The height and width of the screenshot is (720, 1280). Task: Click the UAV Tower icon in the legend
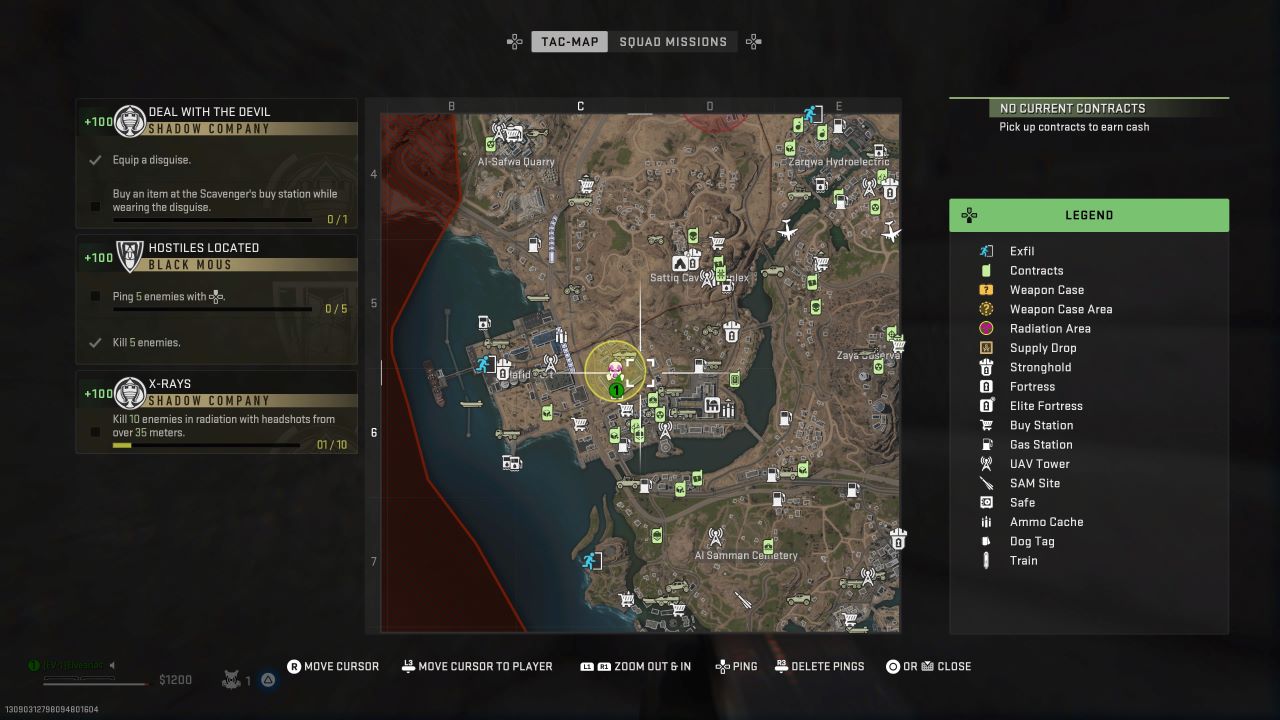pyautogui.click(x=985, y=463)
